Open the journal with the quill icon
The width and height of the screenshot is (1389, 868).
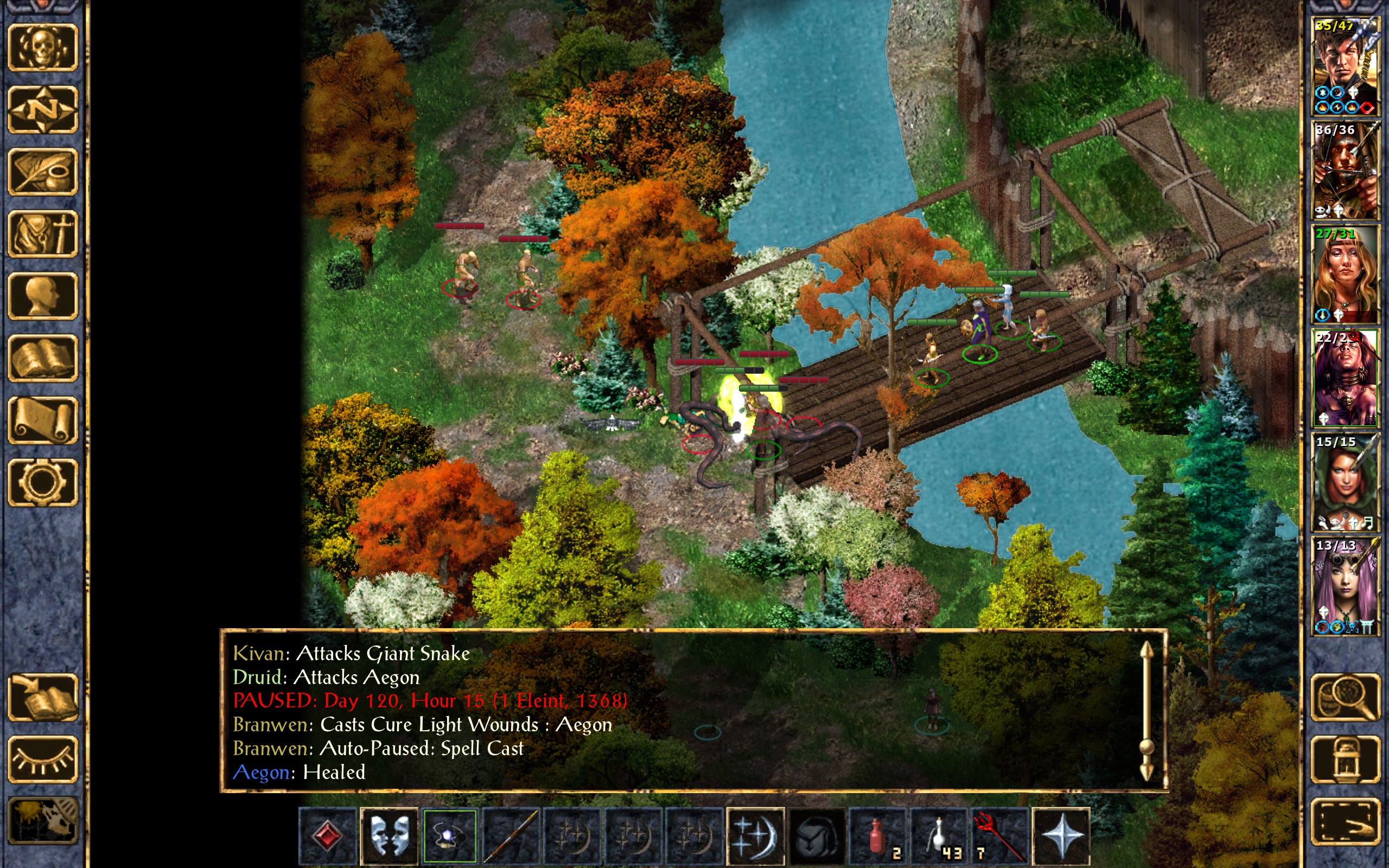42,171
